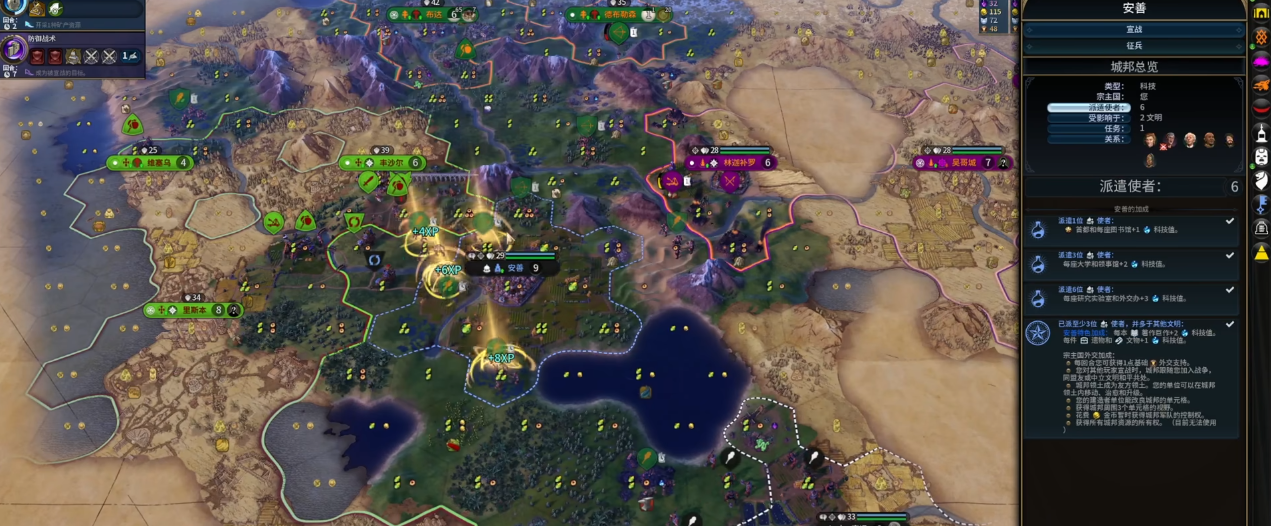Select the 派遣使者 row in city-state overview
The width and height of the screenshot is (1271, 526).
[x=1088, y=107]
